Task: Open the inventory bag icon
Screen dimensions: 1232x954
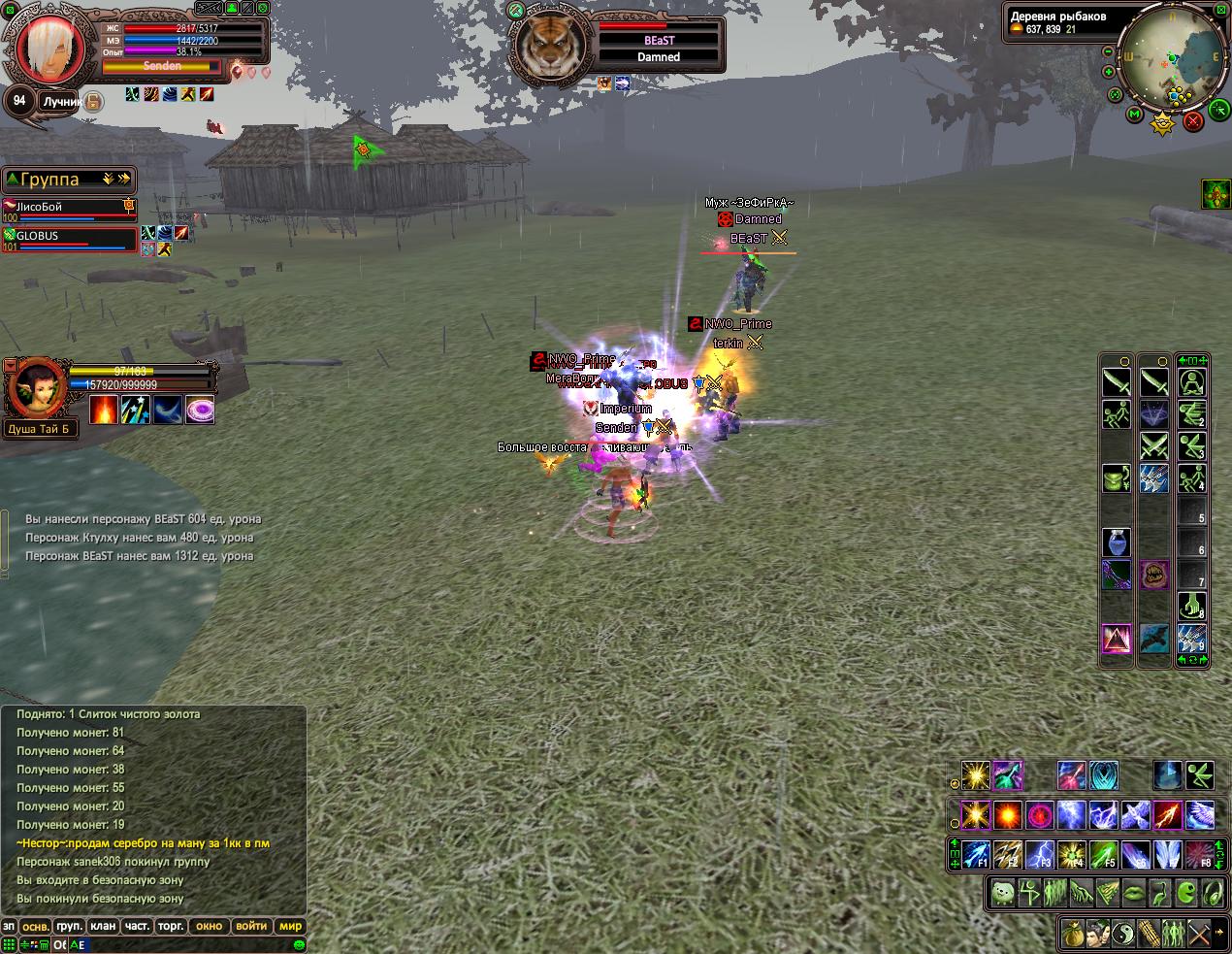Action: 1073,933
